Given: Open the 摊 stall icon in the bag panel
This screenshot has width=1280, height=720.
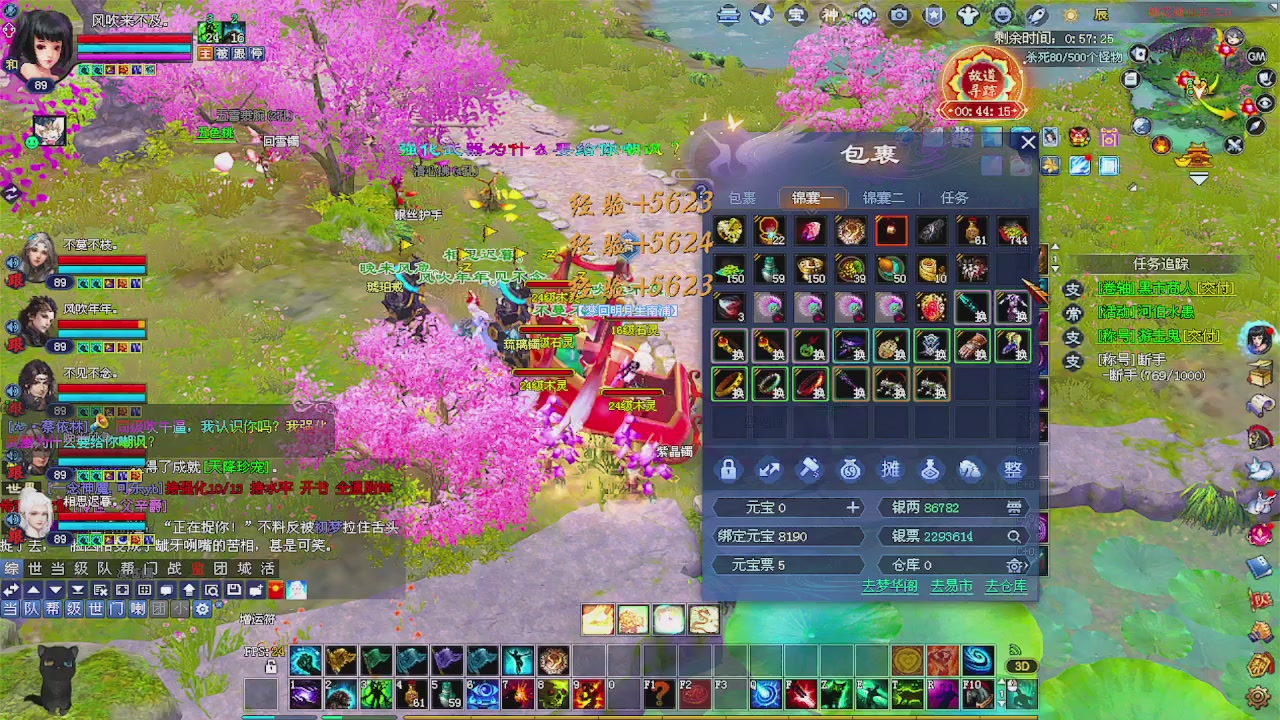Looking at the screenshot, I should point(891,470).
